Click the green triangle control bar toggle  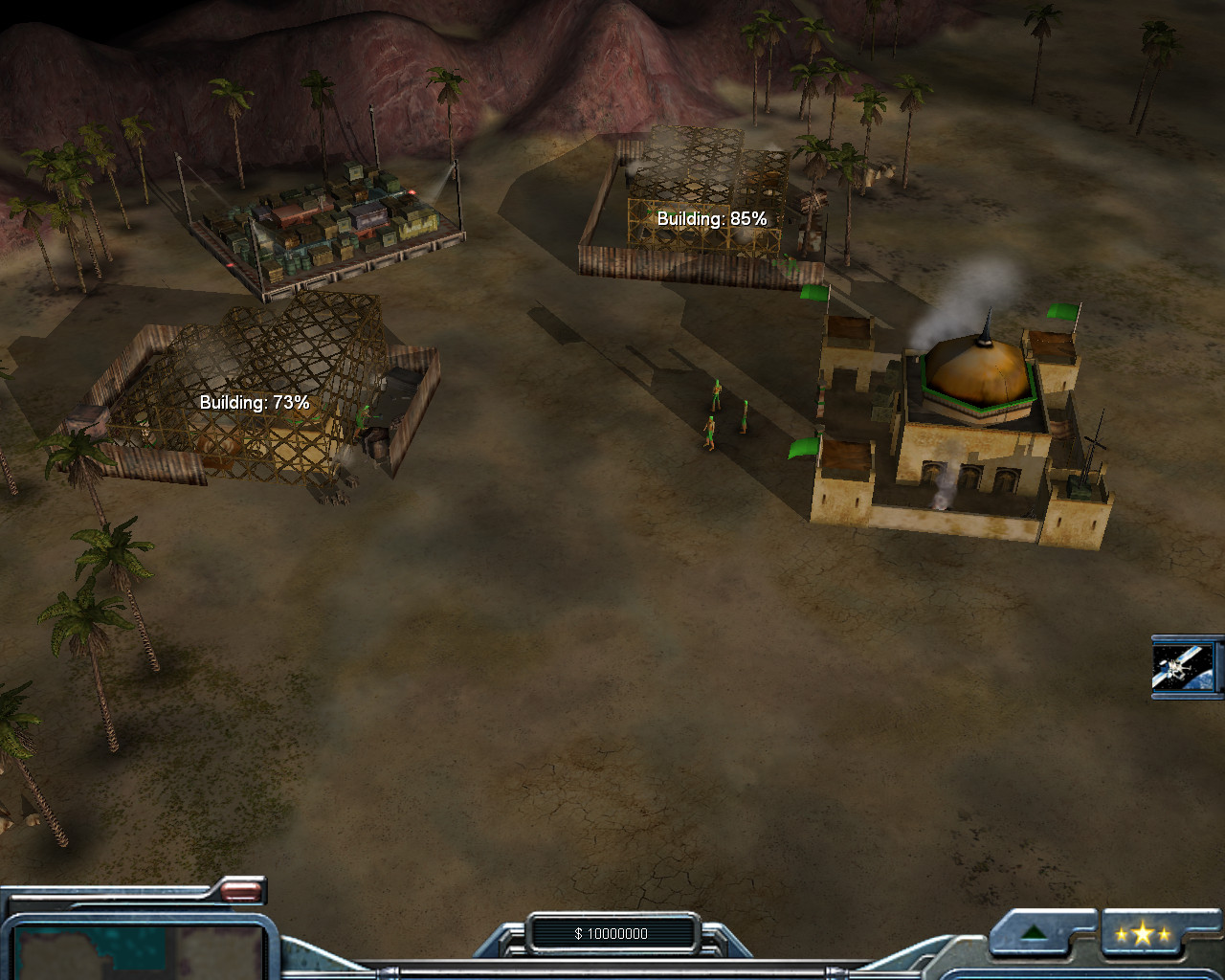(1033, 933)
